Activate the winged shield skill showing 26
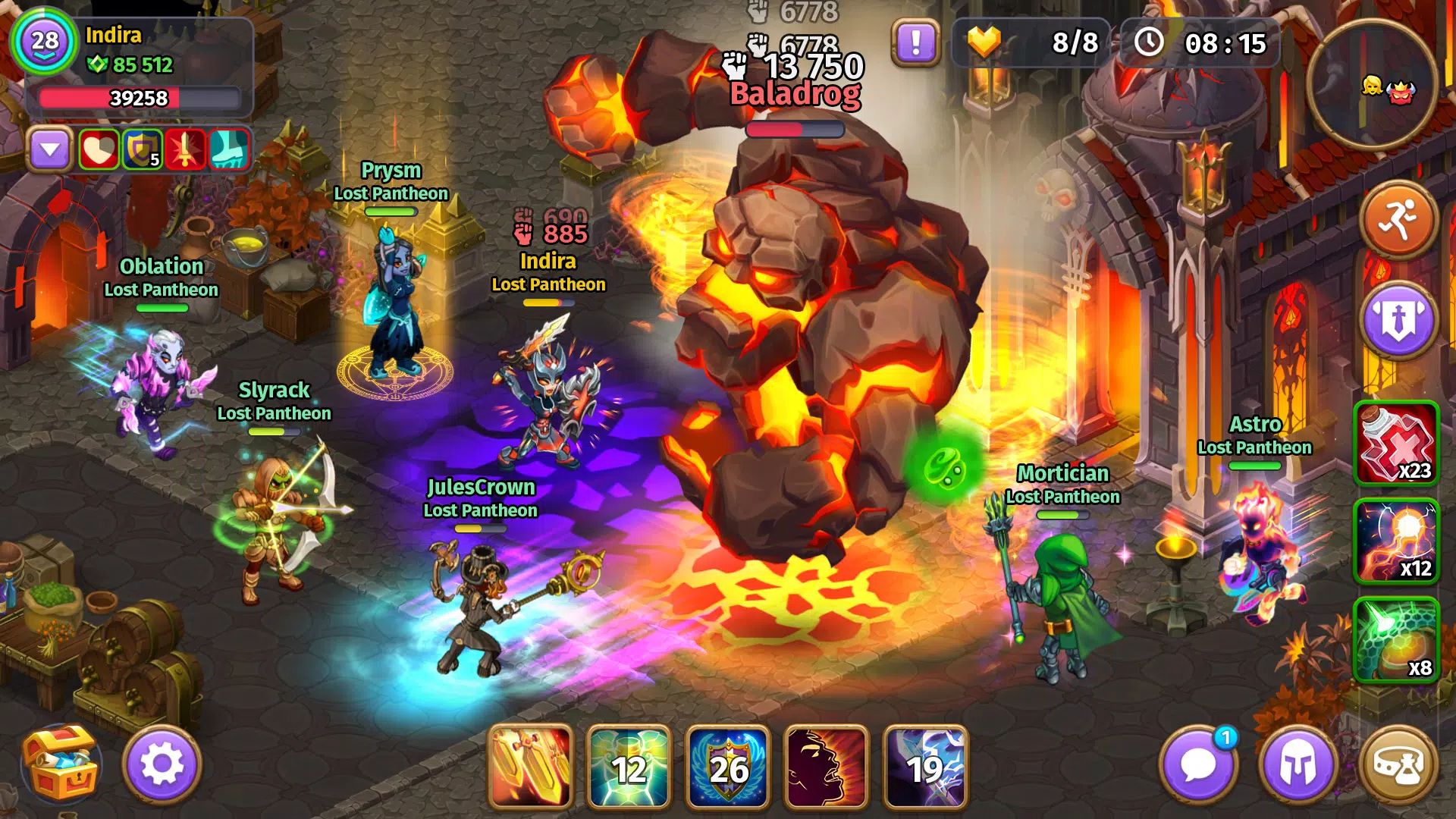 [727, 766]
